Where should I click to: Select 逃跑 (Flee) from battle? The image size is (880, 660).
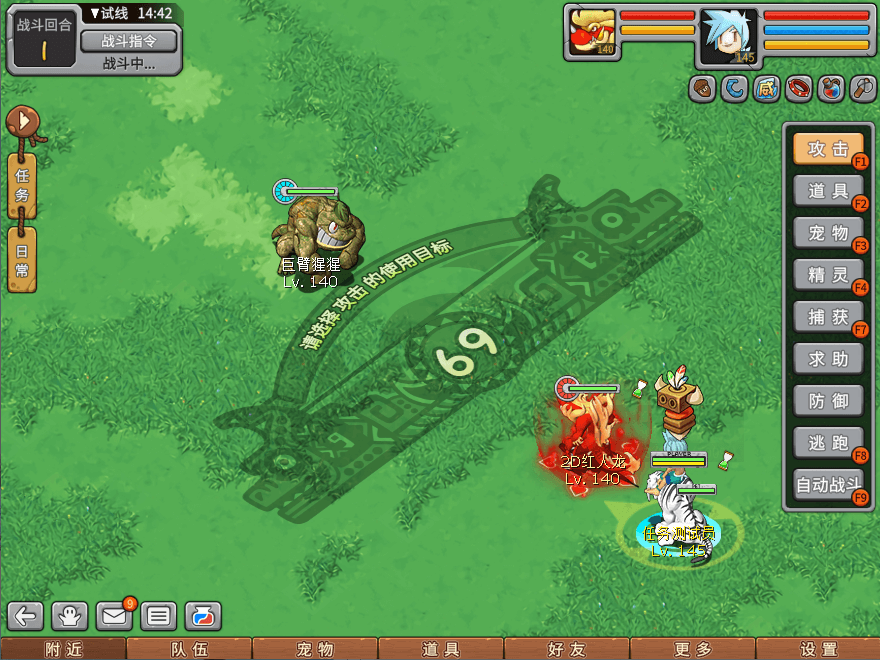point(828,443)
